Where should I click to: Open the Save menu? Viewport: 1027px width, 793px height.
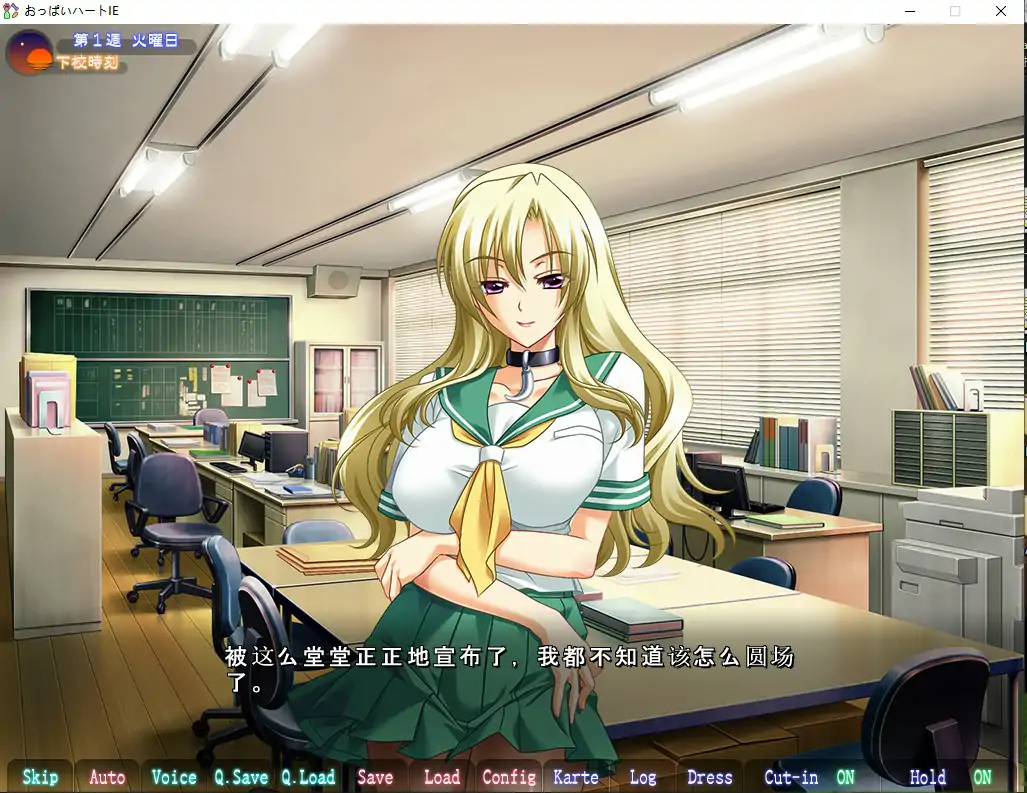tap(375, 777)
